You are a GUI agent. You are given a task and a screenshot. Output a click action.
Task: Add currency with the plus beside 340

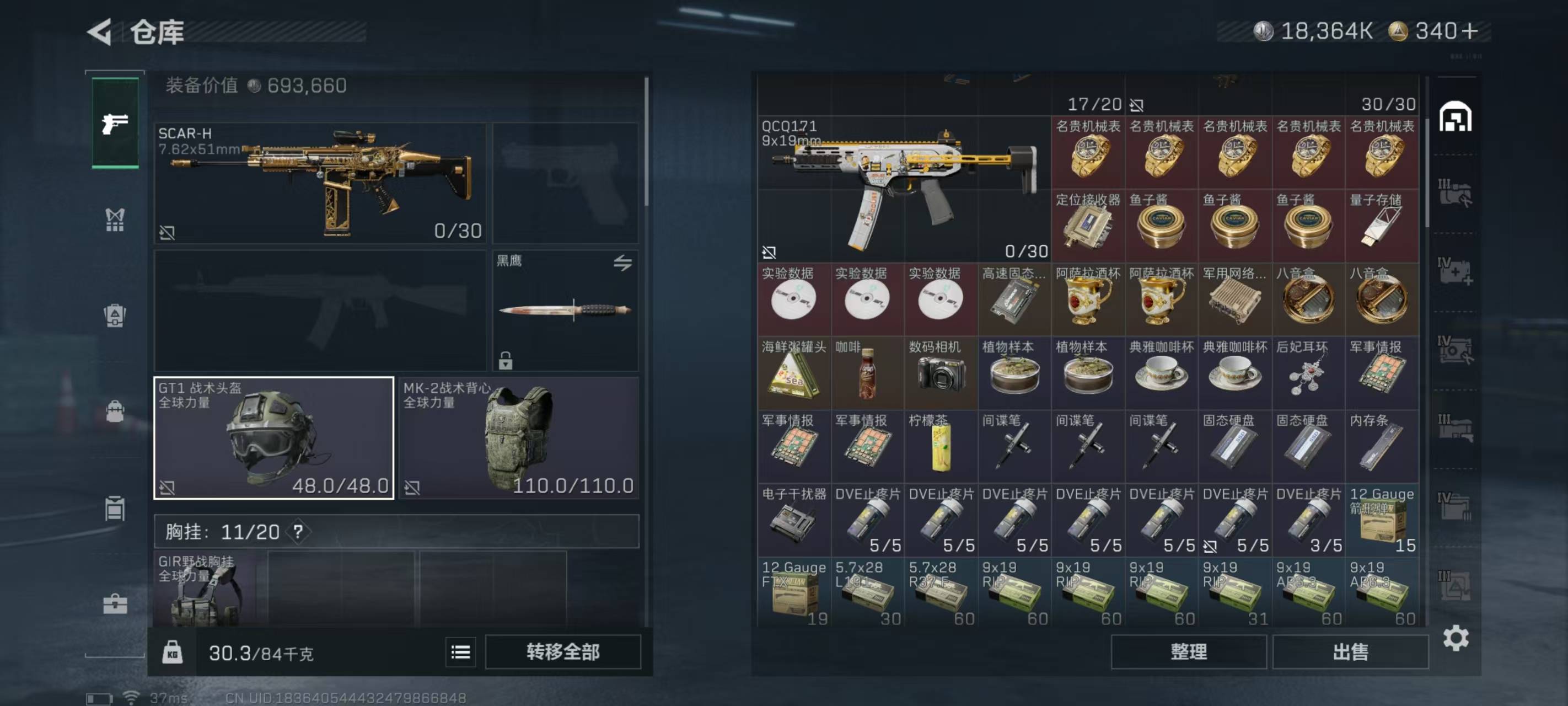click(1469, 31)
